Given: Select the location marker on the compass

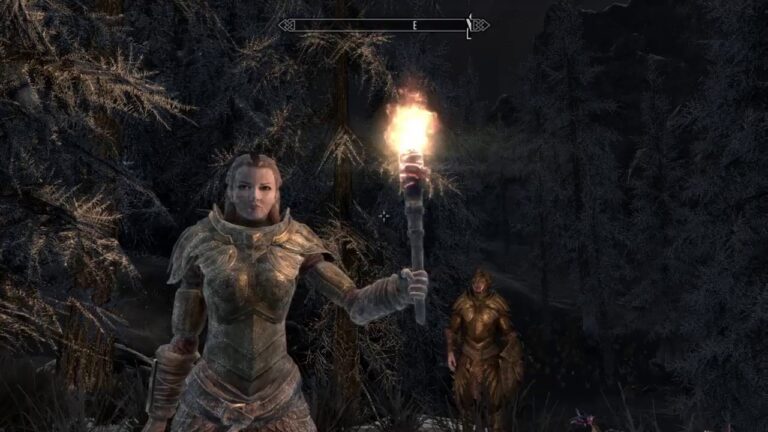Looking at the screenshot, I should pos(468,24).
